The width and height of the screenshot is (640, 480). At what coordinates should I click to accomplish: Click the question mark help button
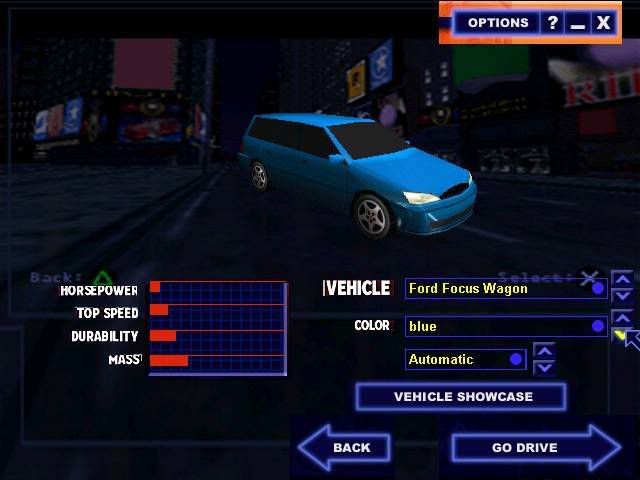(553, 22)
